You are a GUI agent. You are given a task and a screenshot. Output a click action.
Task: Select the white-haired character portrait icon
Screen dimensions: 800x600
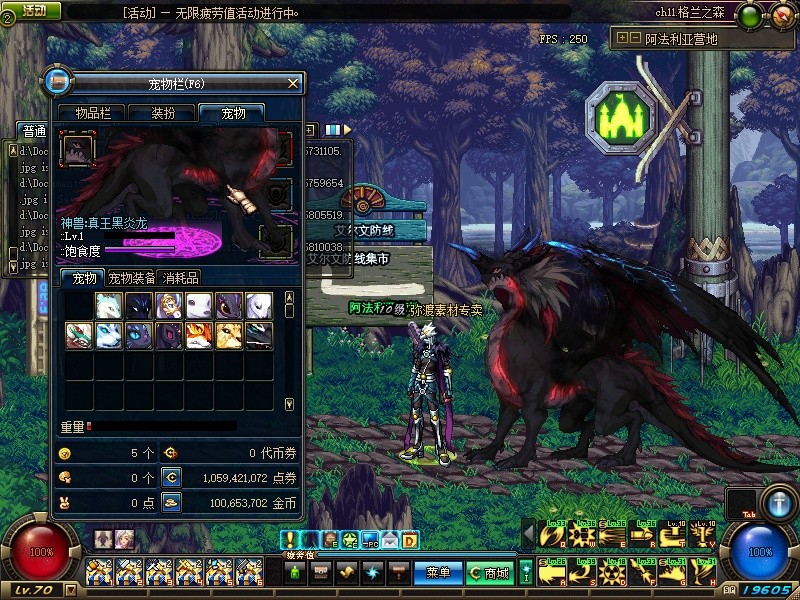[x=124, y=539]
